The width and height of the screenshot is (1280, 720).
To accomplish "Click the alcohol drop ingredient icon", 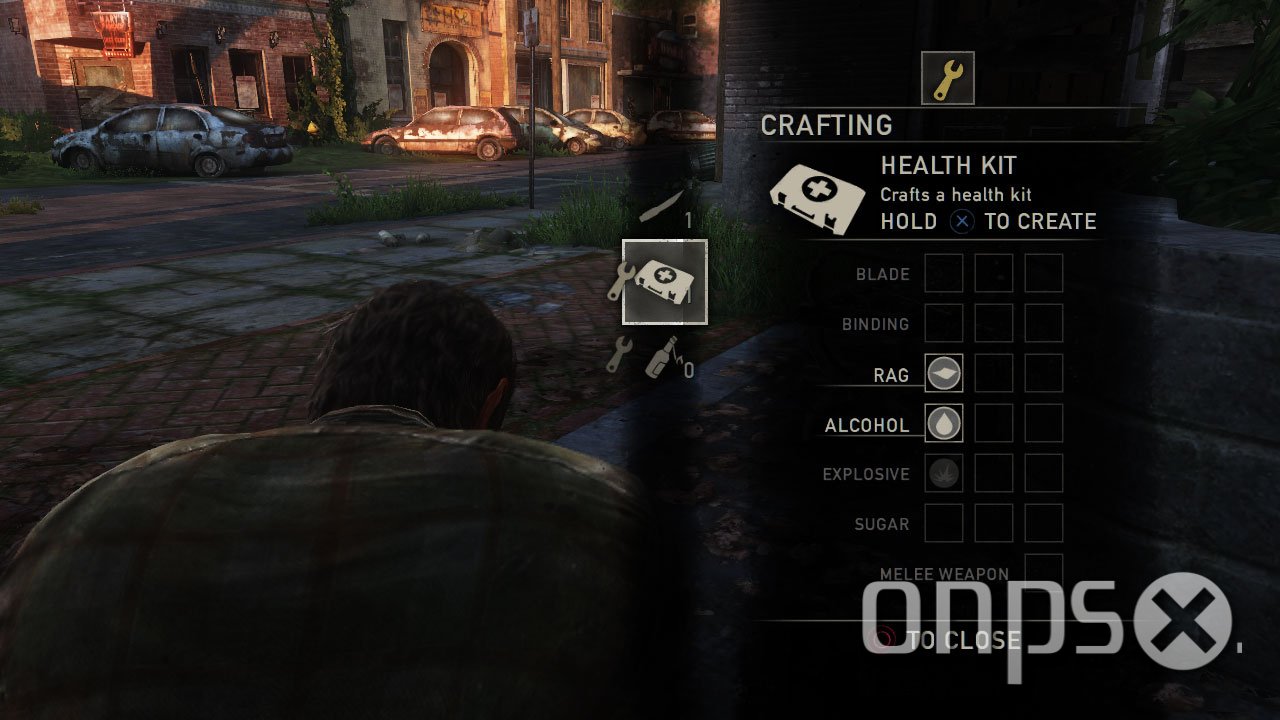I will point(944,423).
